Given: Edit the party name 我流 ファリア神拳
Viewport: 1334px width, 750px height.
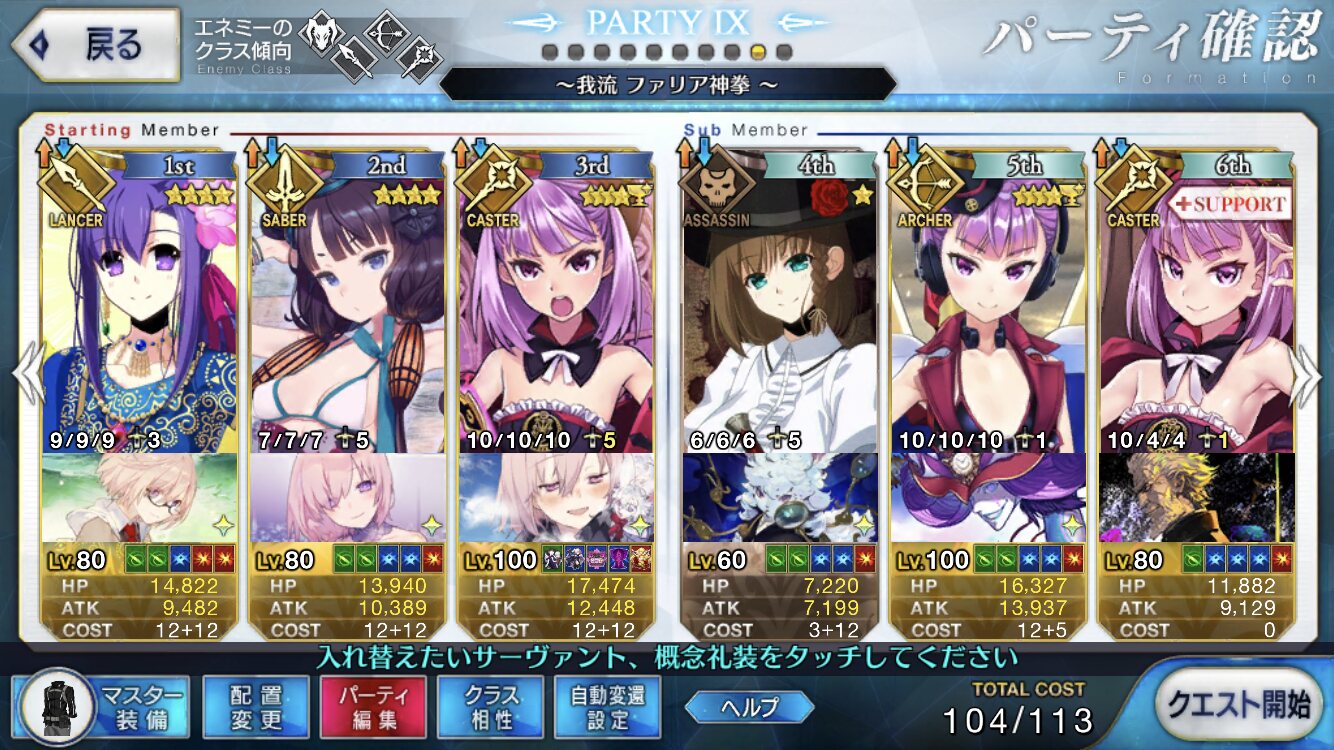Looking at the screenshot, I should 667,84.
